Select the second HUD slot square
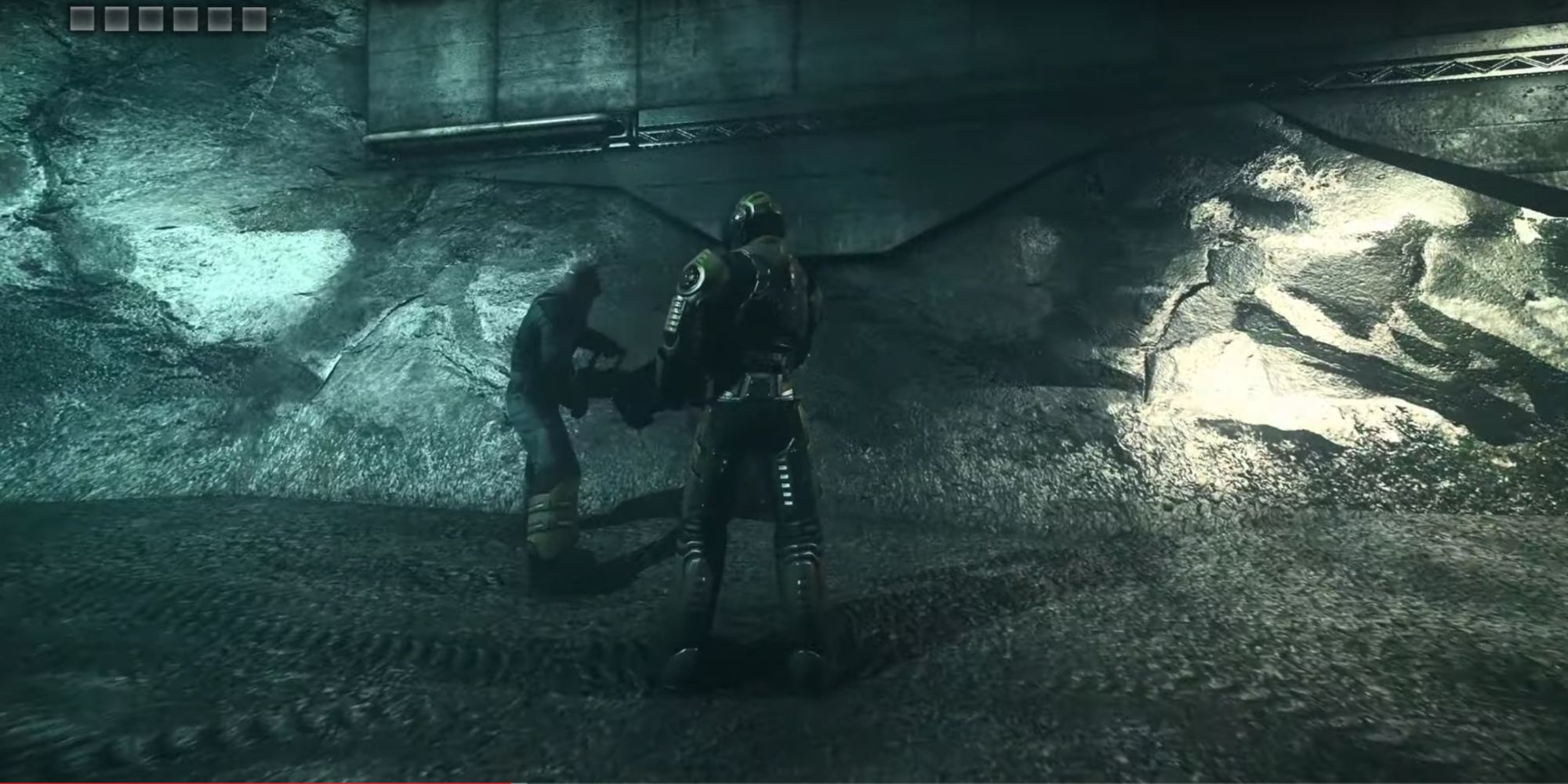The height and width of the screenshot is (784, 1568). tap(117, 18)
